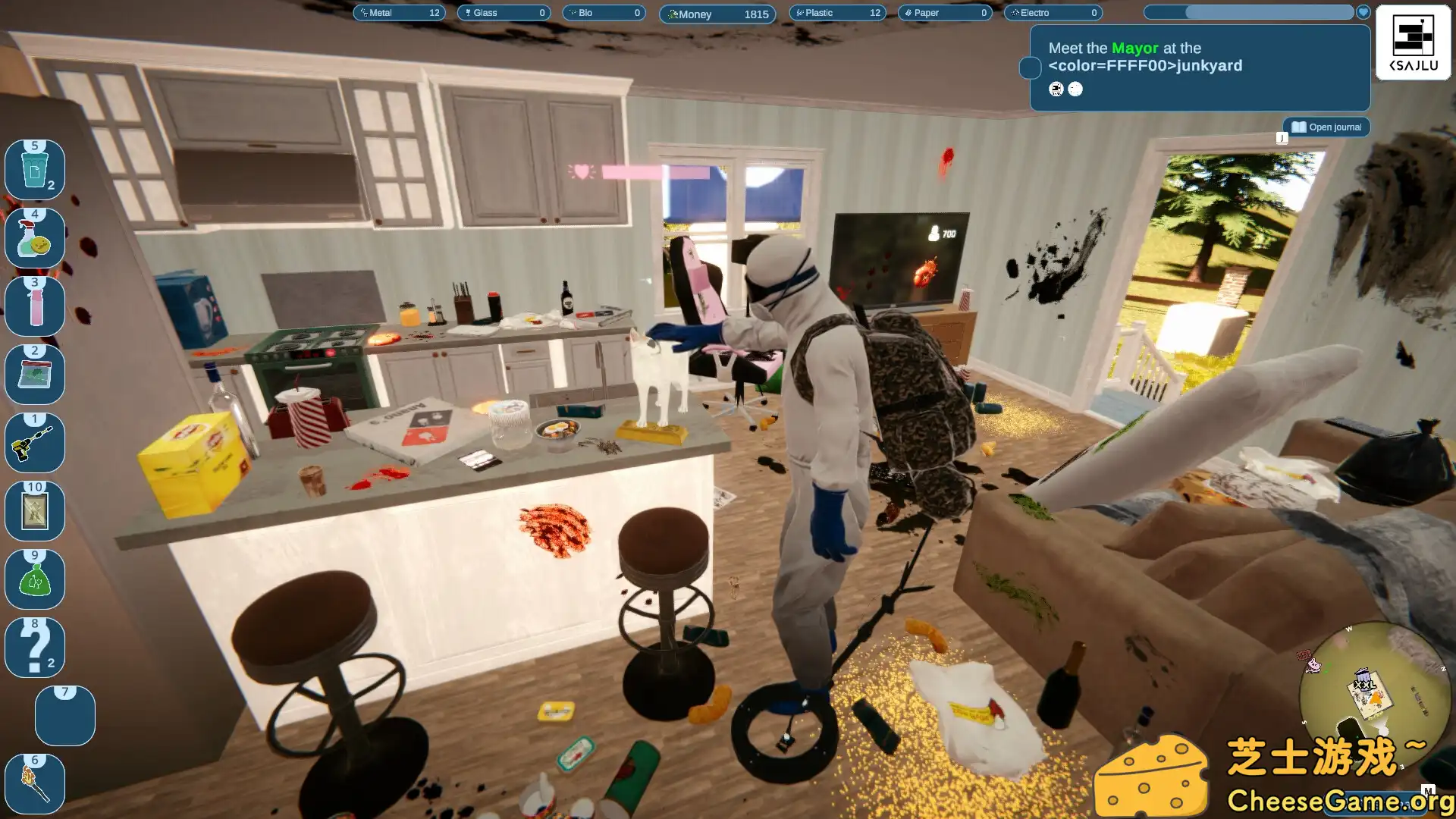1456x819 pixels.
Task: Select the trash bin tool in slot 5
Action: [35, 170]
